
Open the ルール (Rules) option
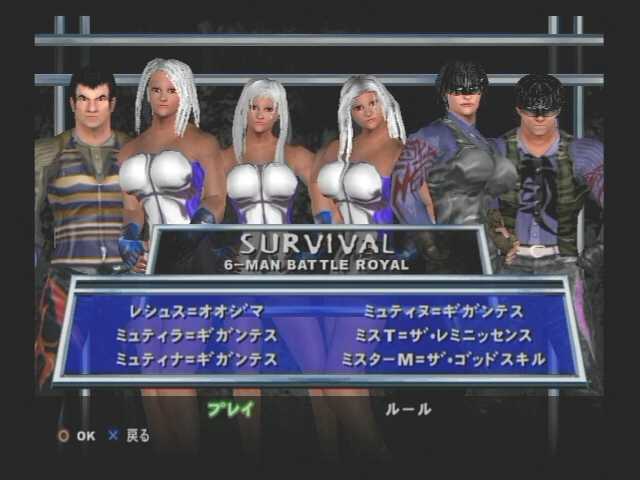[x=409, y=408]
